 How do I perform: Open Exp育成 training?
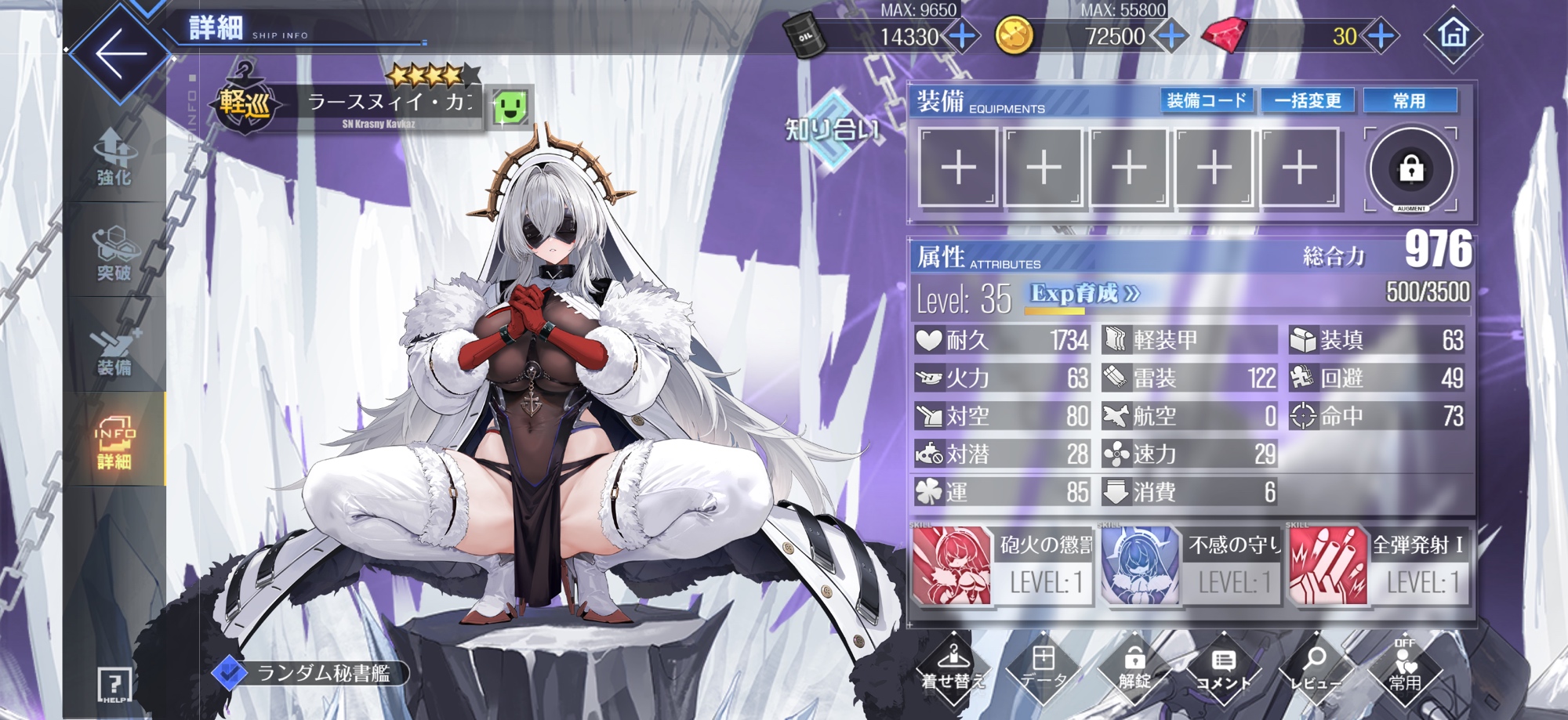[1084, 294]
